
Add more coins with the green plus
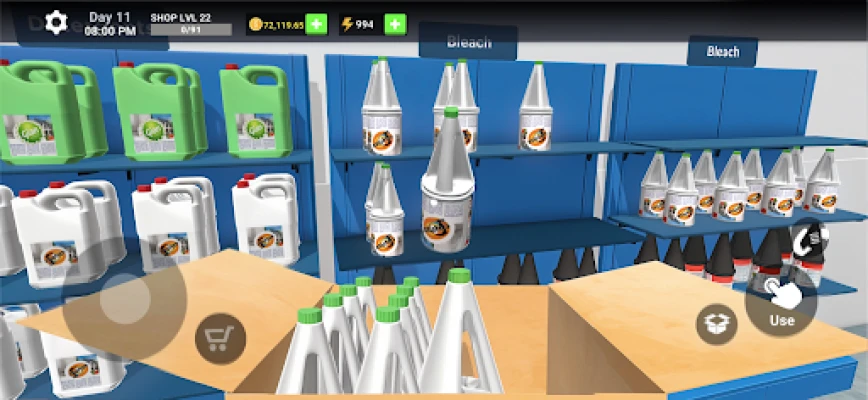[x=316, y=24]
